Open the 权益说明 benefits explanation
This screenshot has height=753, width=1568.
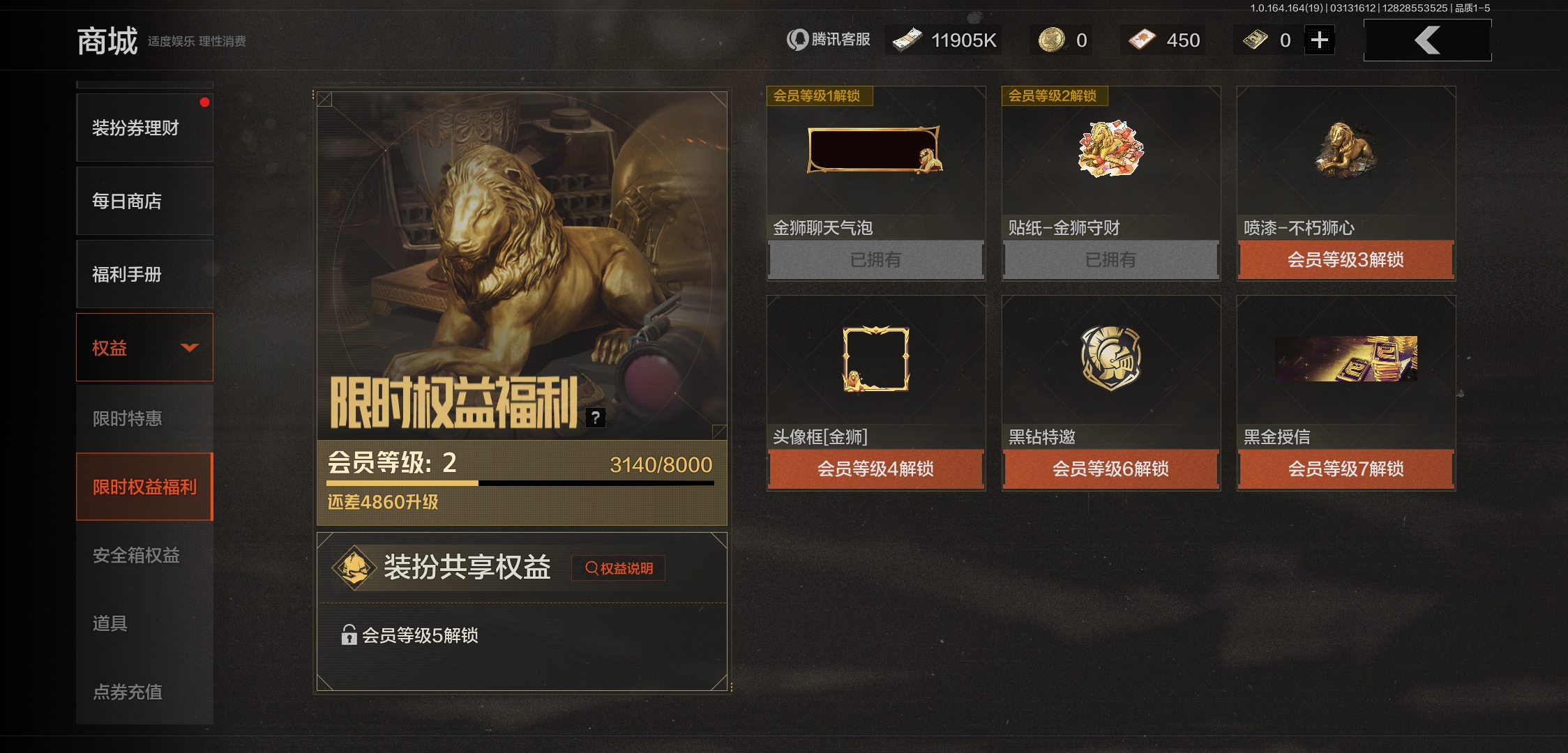[x=618, y=568]
